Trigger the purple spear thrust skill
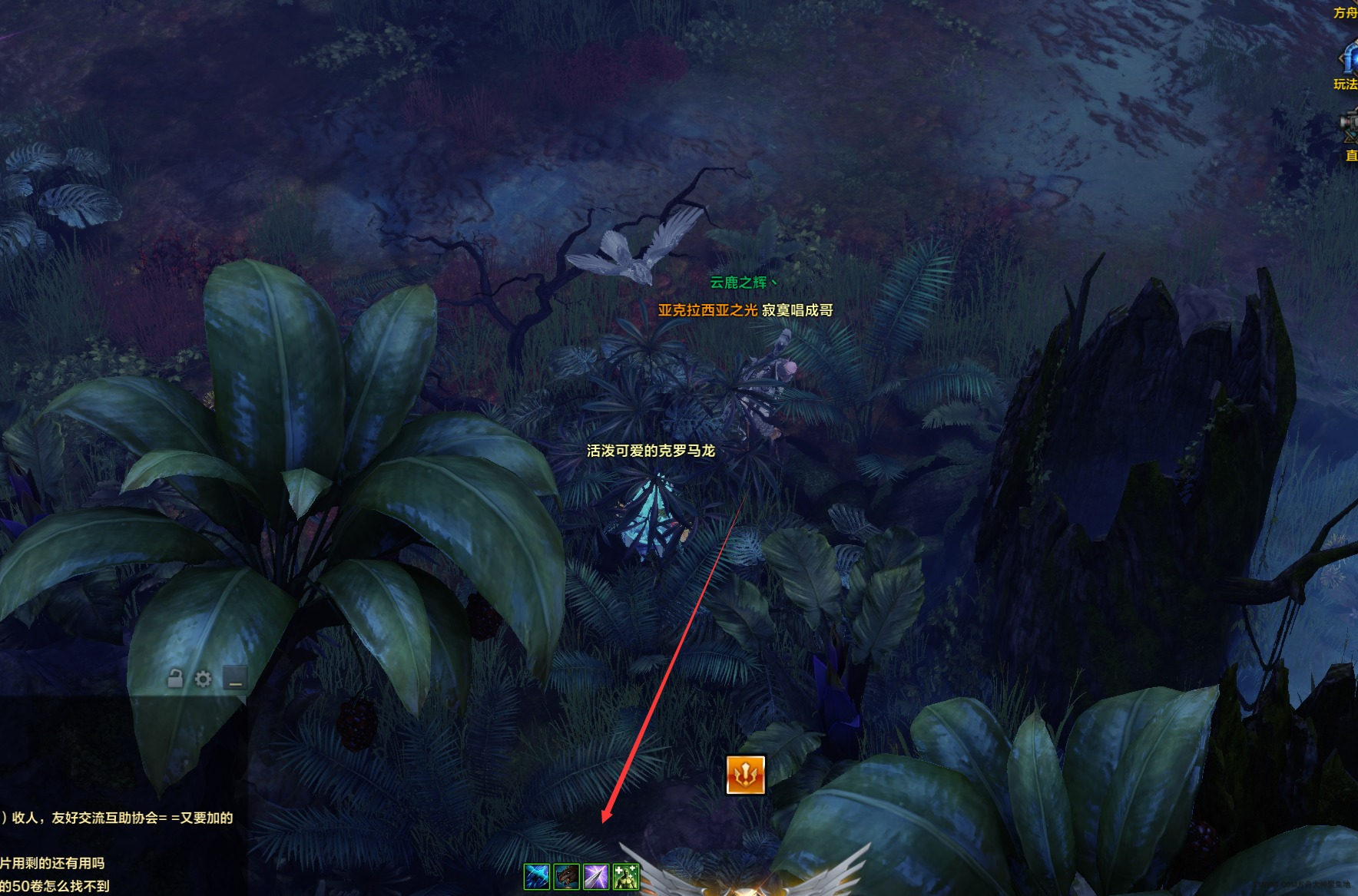Viewport: 1358px width, 896px height. coord(596,876)
